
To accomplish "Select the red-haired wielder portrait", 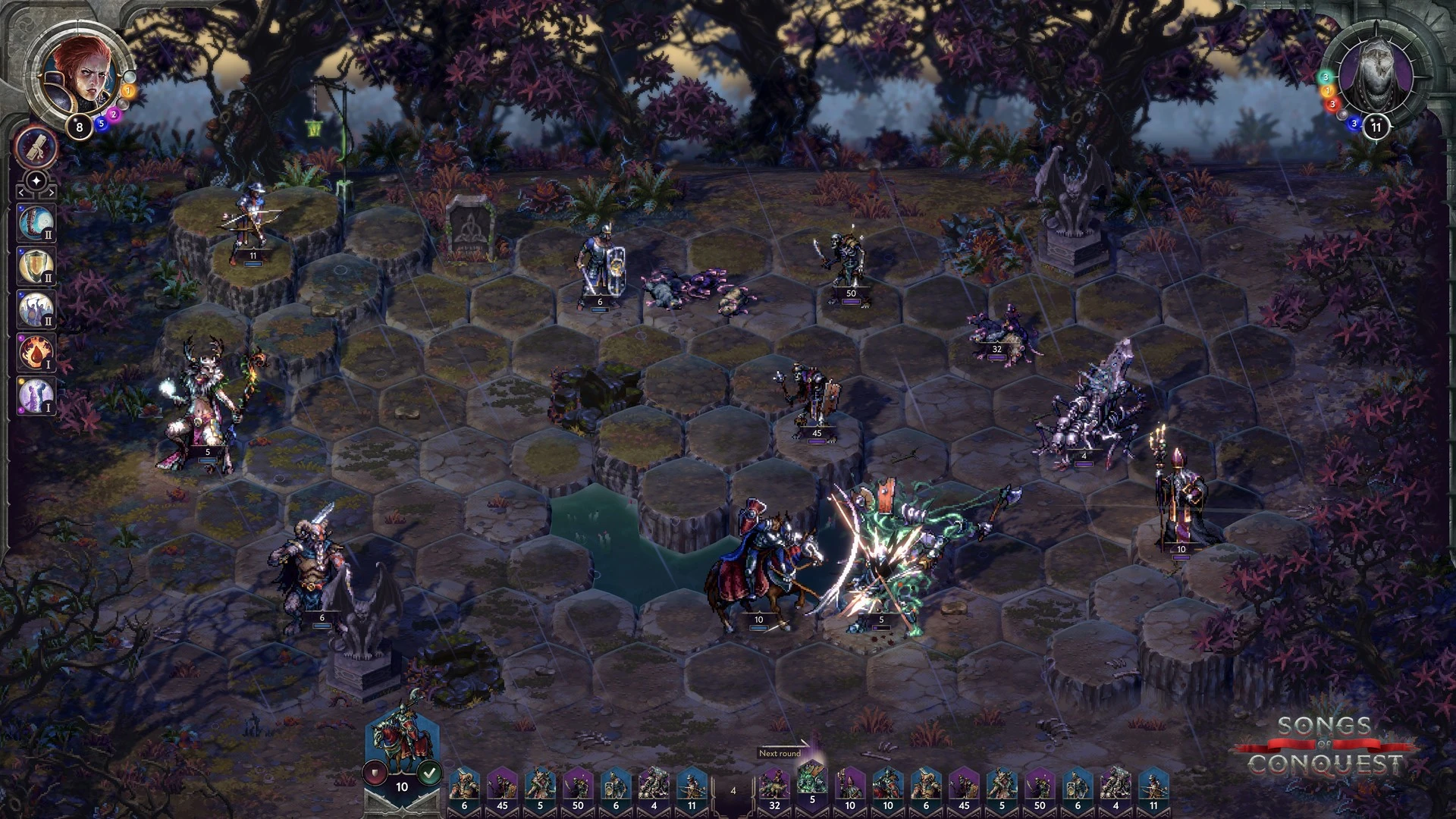I will point(78,76).
